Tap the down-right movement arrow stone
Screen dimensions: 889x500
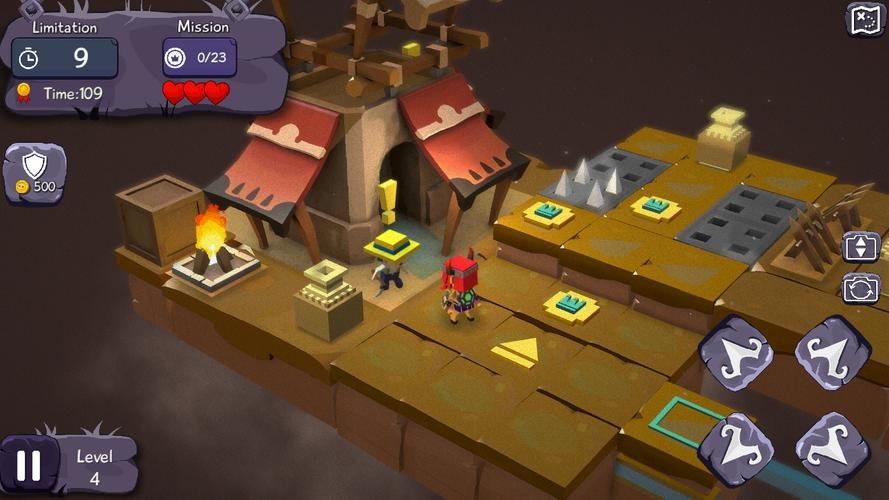832,445
